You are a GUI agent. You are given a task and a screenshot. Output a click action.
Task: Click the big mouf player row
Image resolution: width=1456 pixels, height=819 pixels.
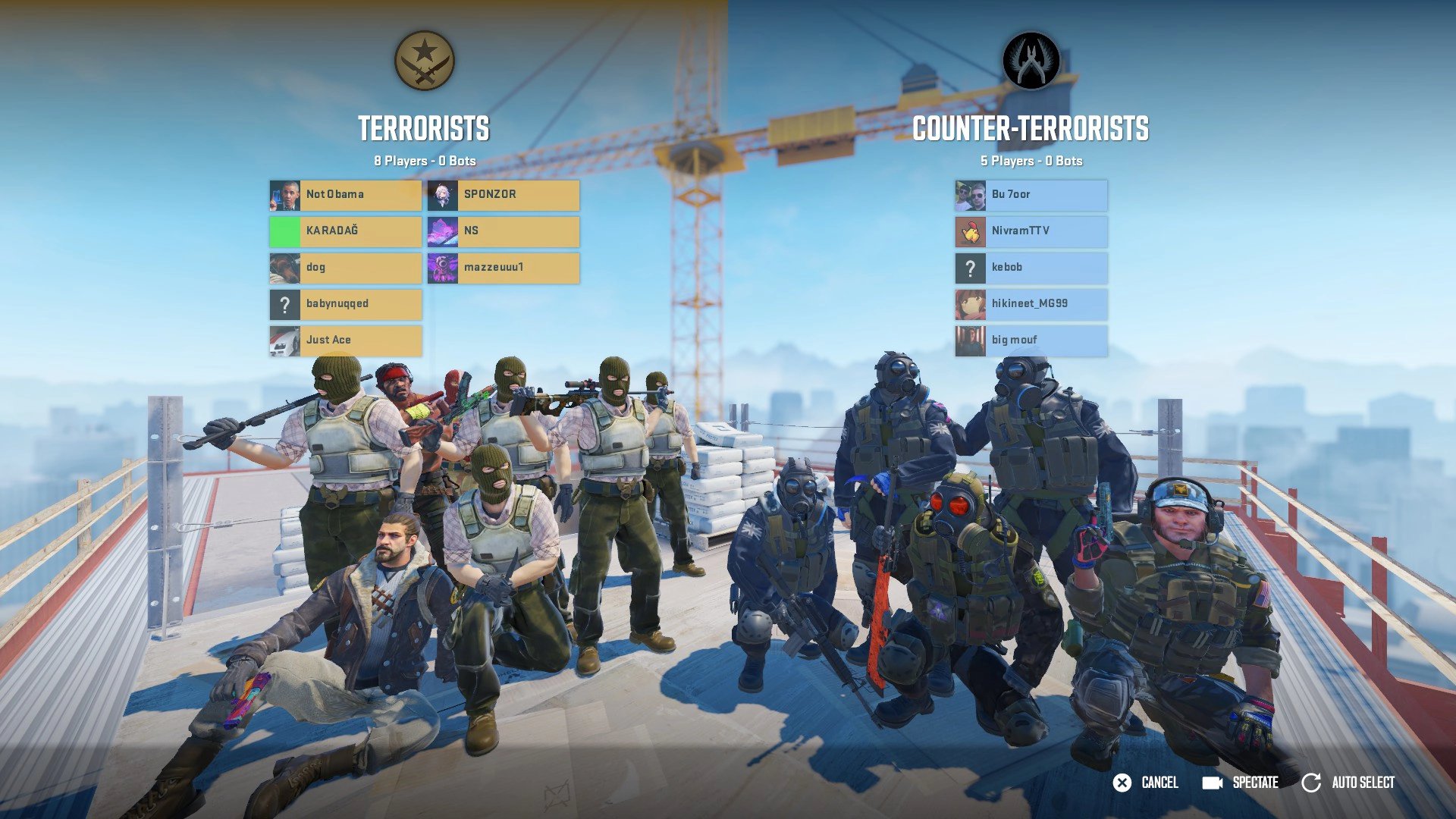click(x=1031, y=340)
